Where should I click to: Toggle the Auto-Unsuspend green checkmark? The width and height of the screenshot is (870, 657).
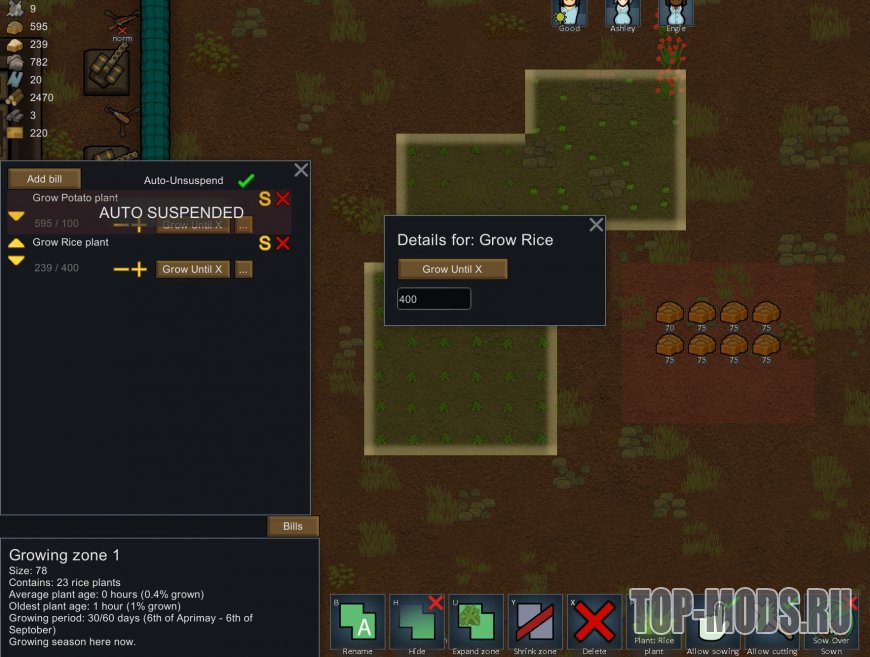click(246, 181)
